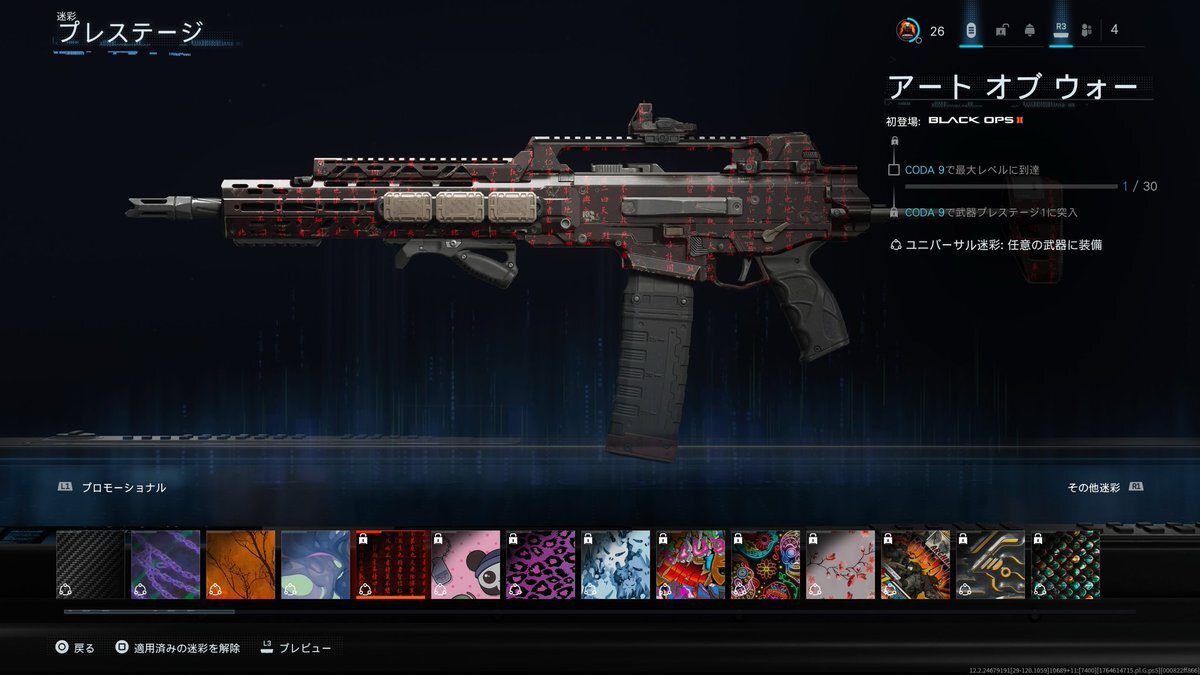Choose the purple chains camo

coord(166,565)
